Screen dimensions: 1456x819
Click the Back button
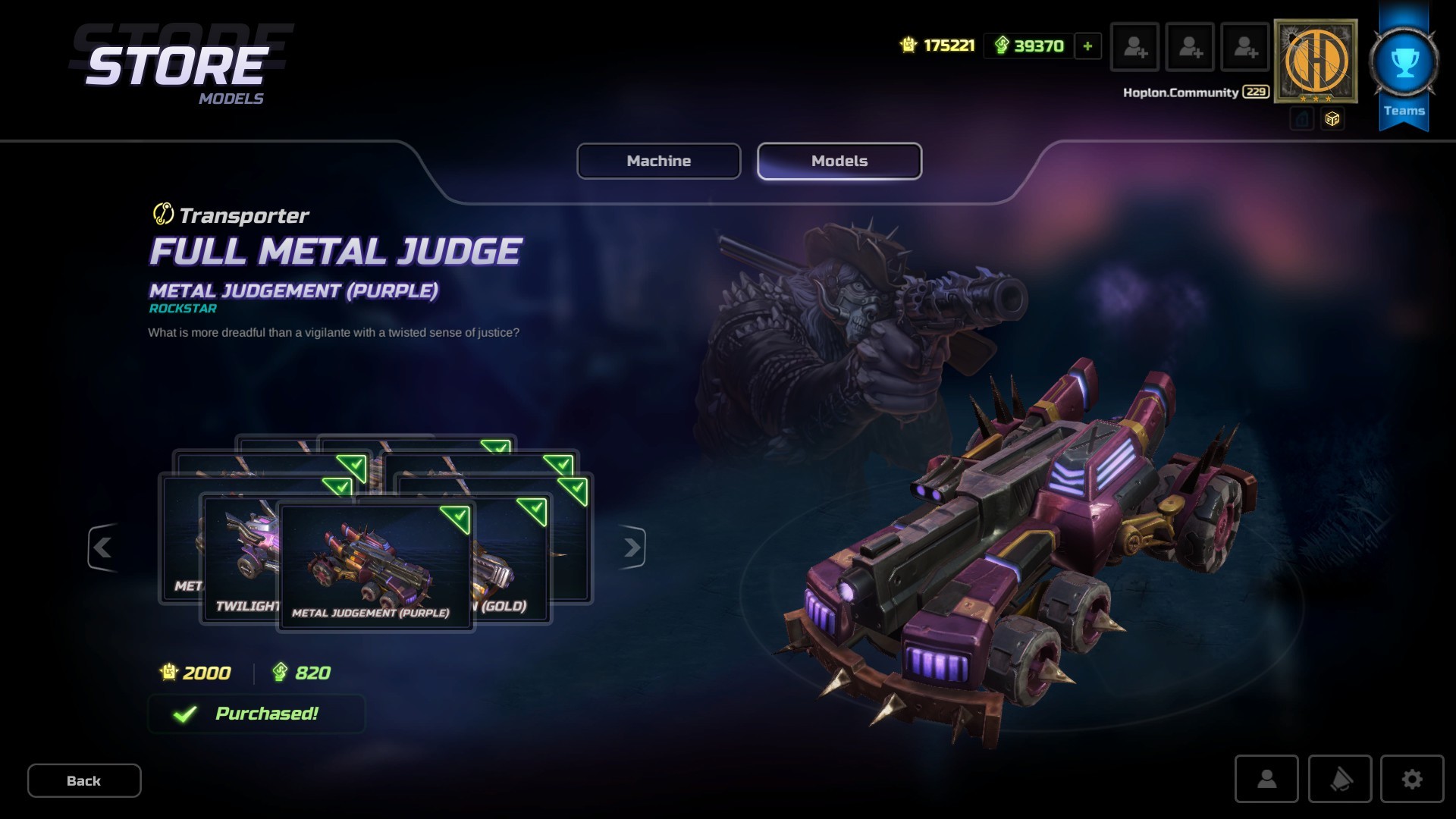click(84, 780)
